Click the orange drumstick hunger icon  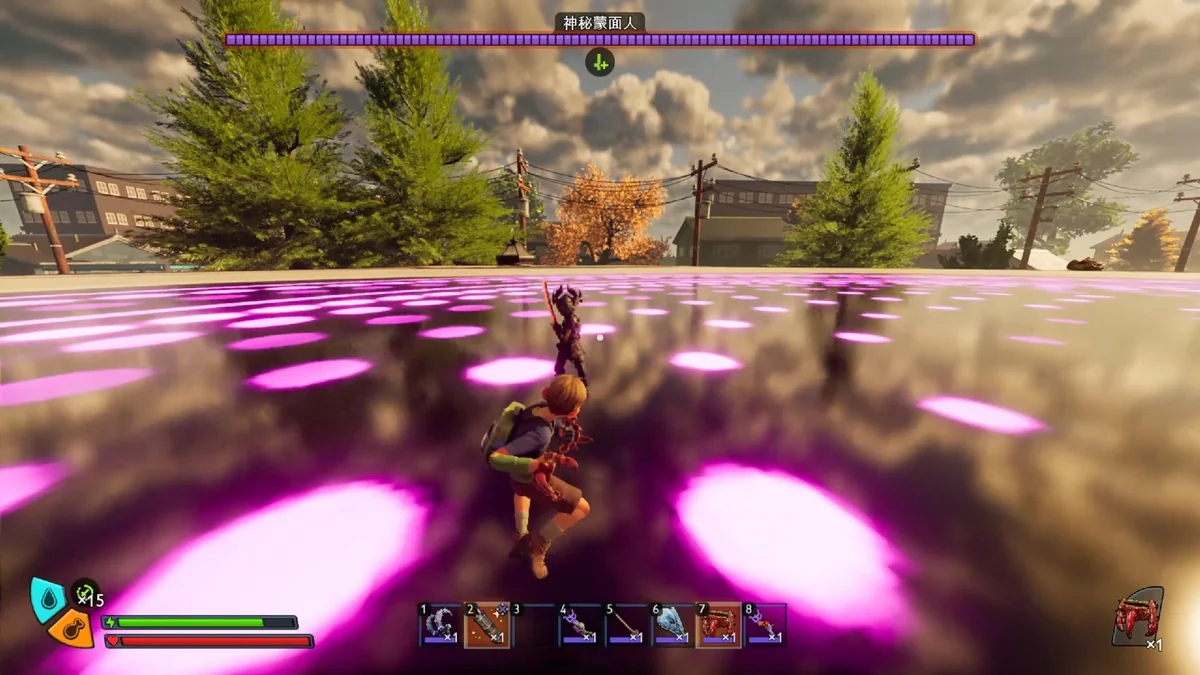click(x=70, y=628)
